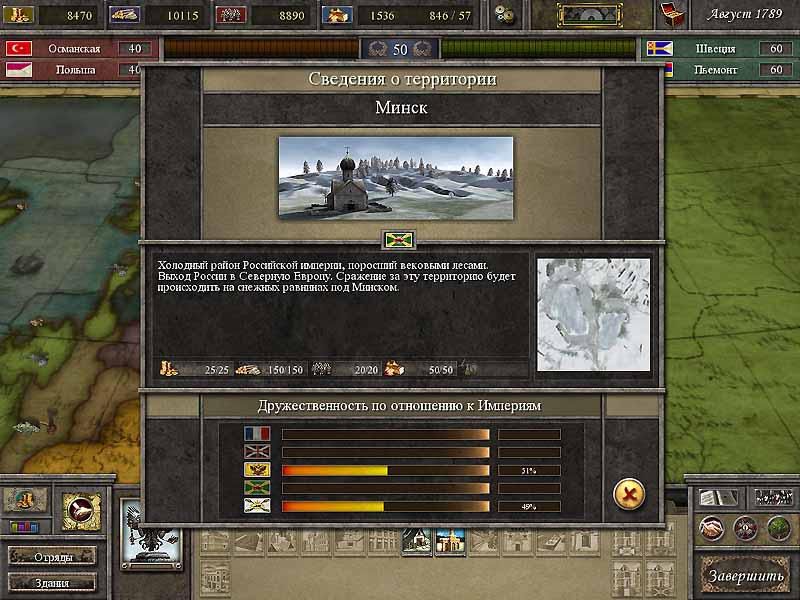Select the Османская empire entry
800x600 pixels.
(76, 49)
